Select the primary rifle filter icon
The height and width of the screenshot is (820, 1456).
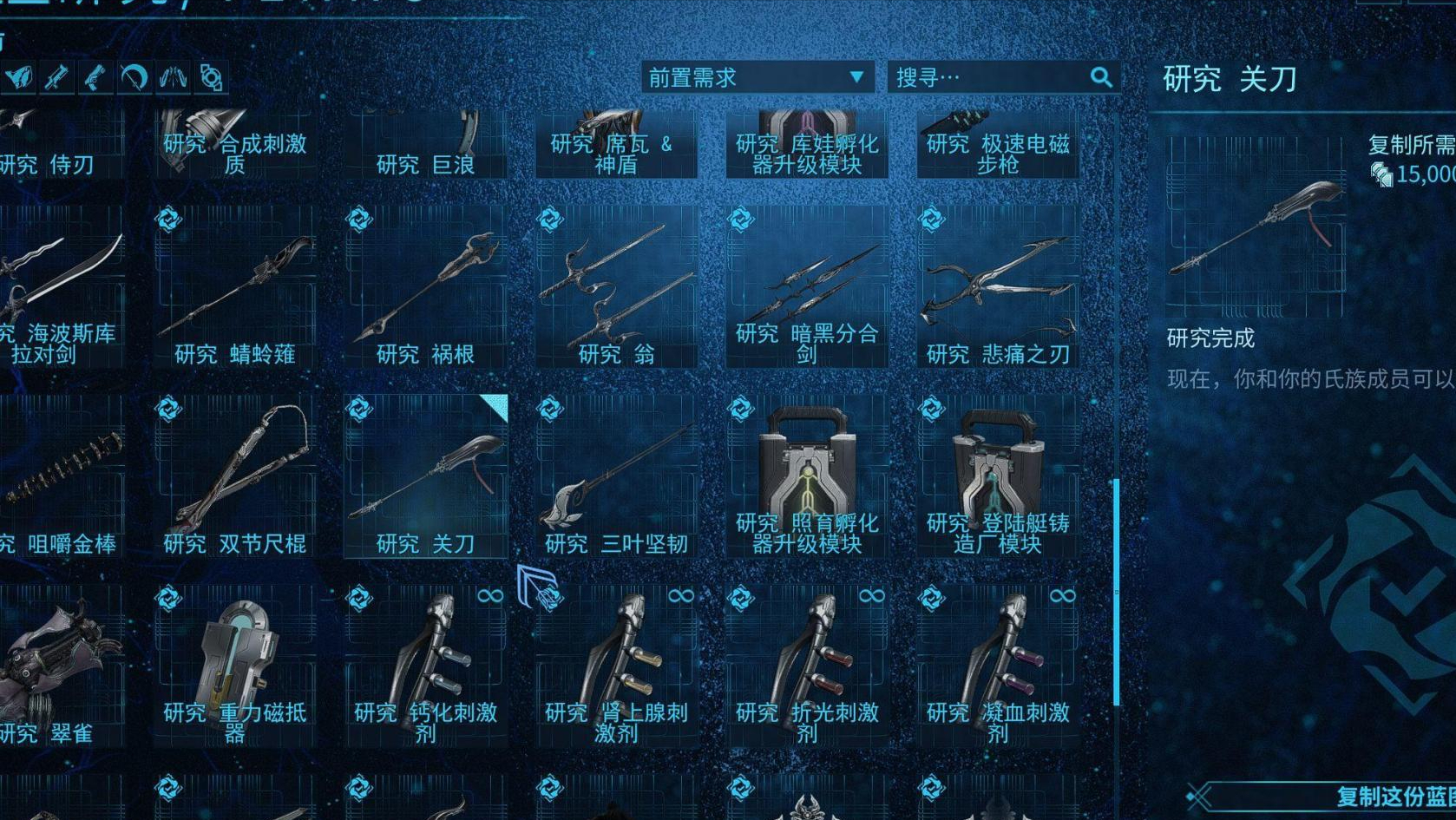coord(56,78)
